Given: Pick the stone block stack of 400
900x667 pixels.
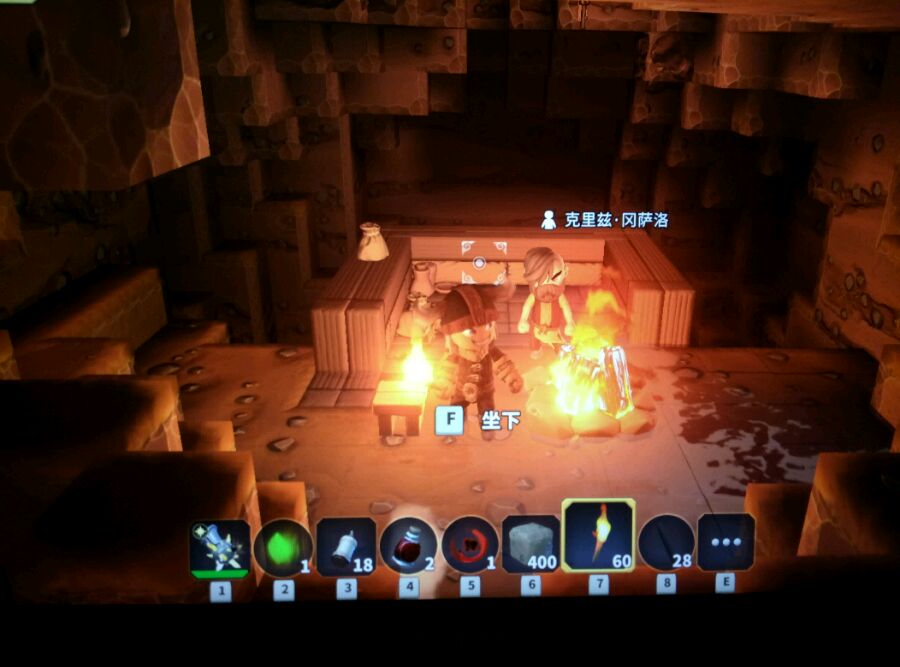Looking at the screenshot, I should 531,543.
